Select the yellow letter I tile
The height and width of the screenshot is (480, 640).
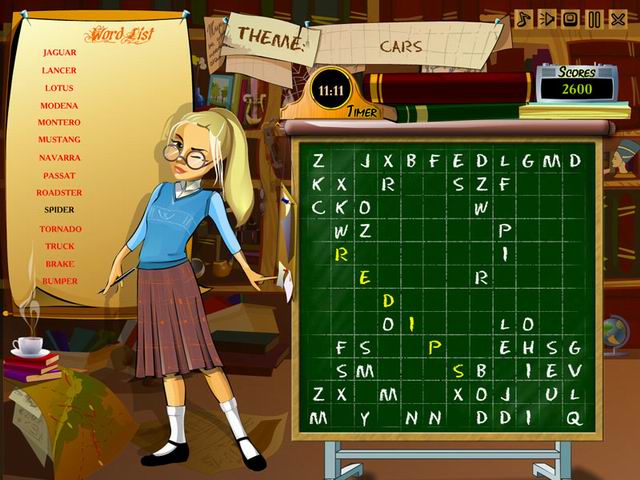point(411,323)
